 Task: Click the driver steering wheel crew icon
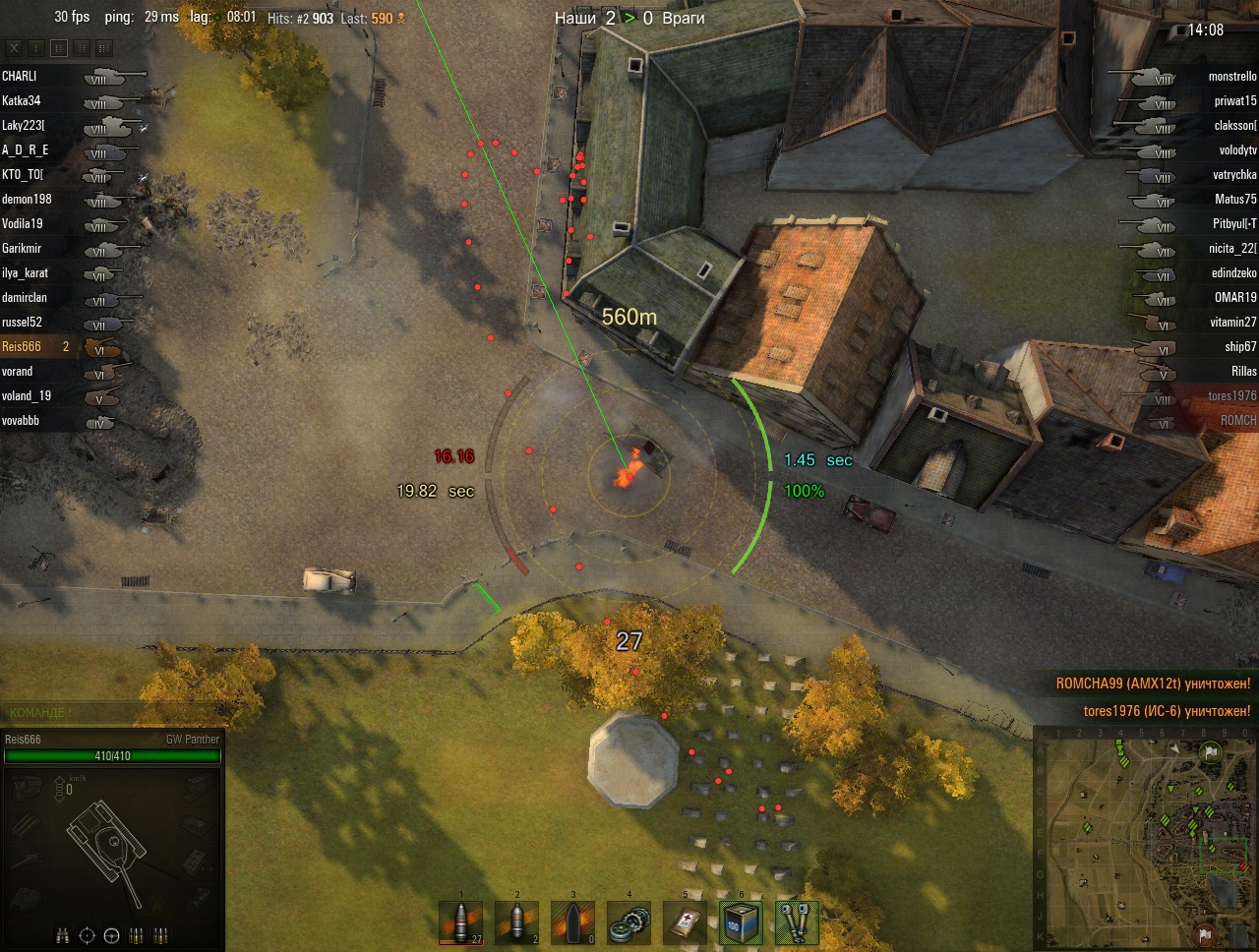(x=111, y=934)
